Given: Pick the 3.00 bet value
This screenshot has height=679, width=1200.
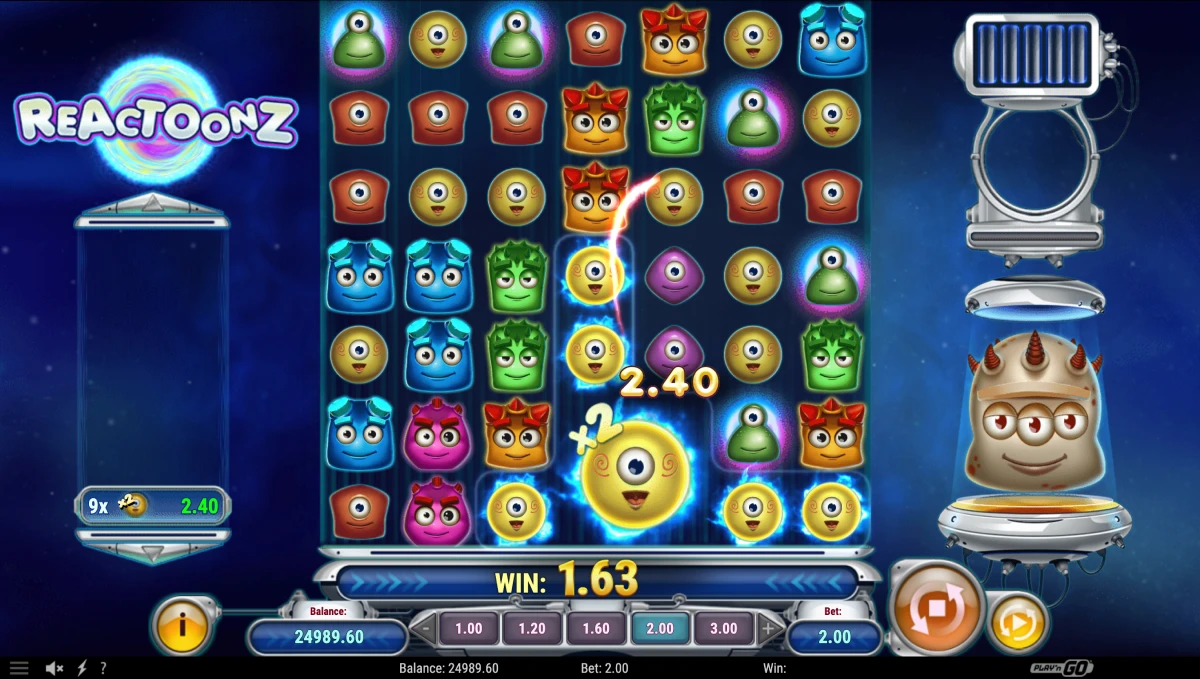Looking at the screenshot, I should (x=723, y=629).
